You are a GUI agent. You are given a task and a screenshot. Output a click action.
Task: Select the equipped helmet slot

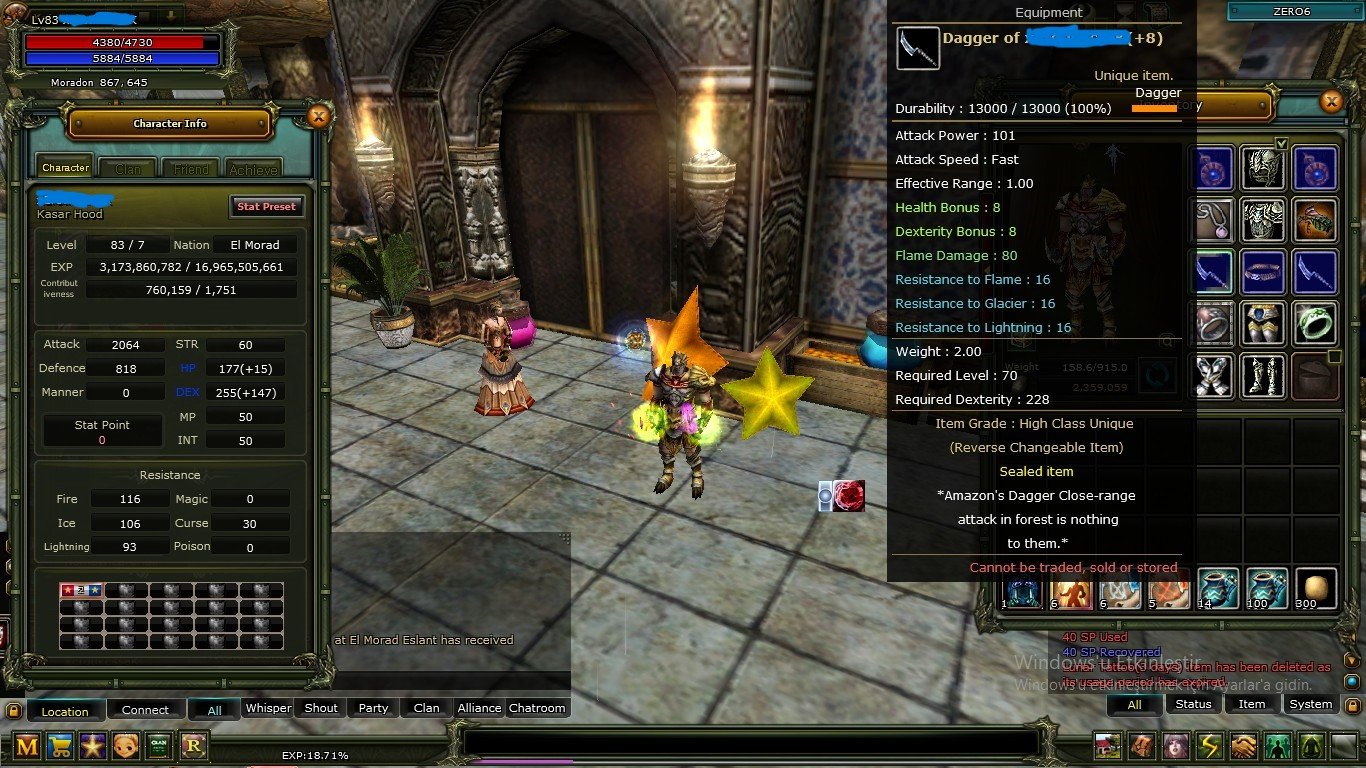(1263, 167)
